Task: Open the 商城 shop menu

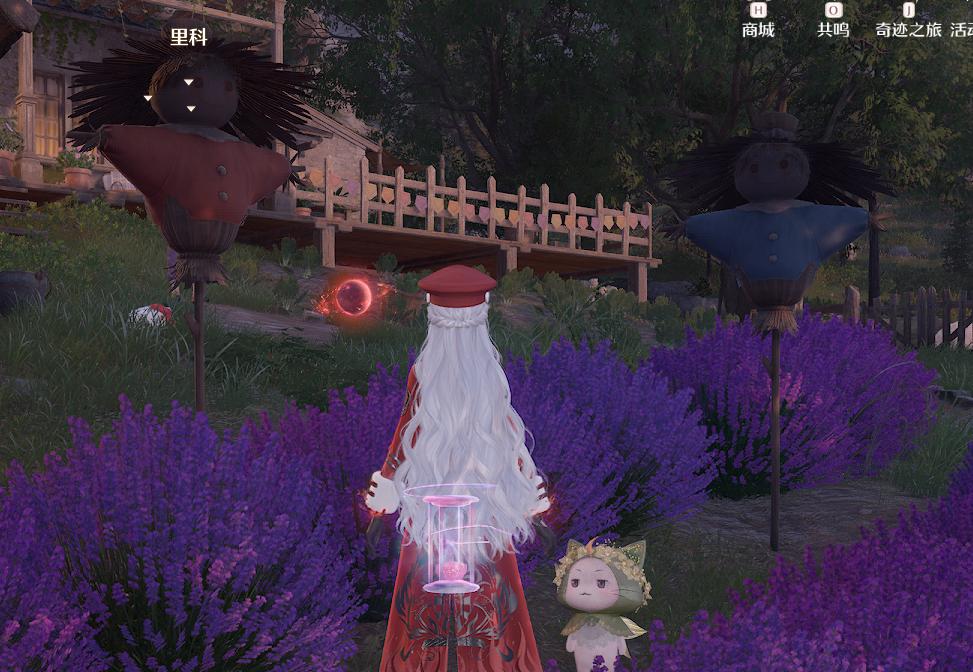Action: (x=758, y=22)
